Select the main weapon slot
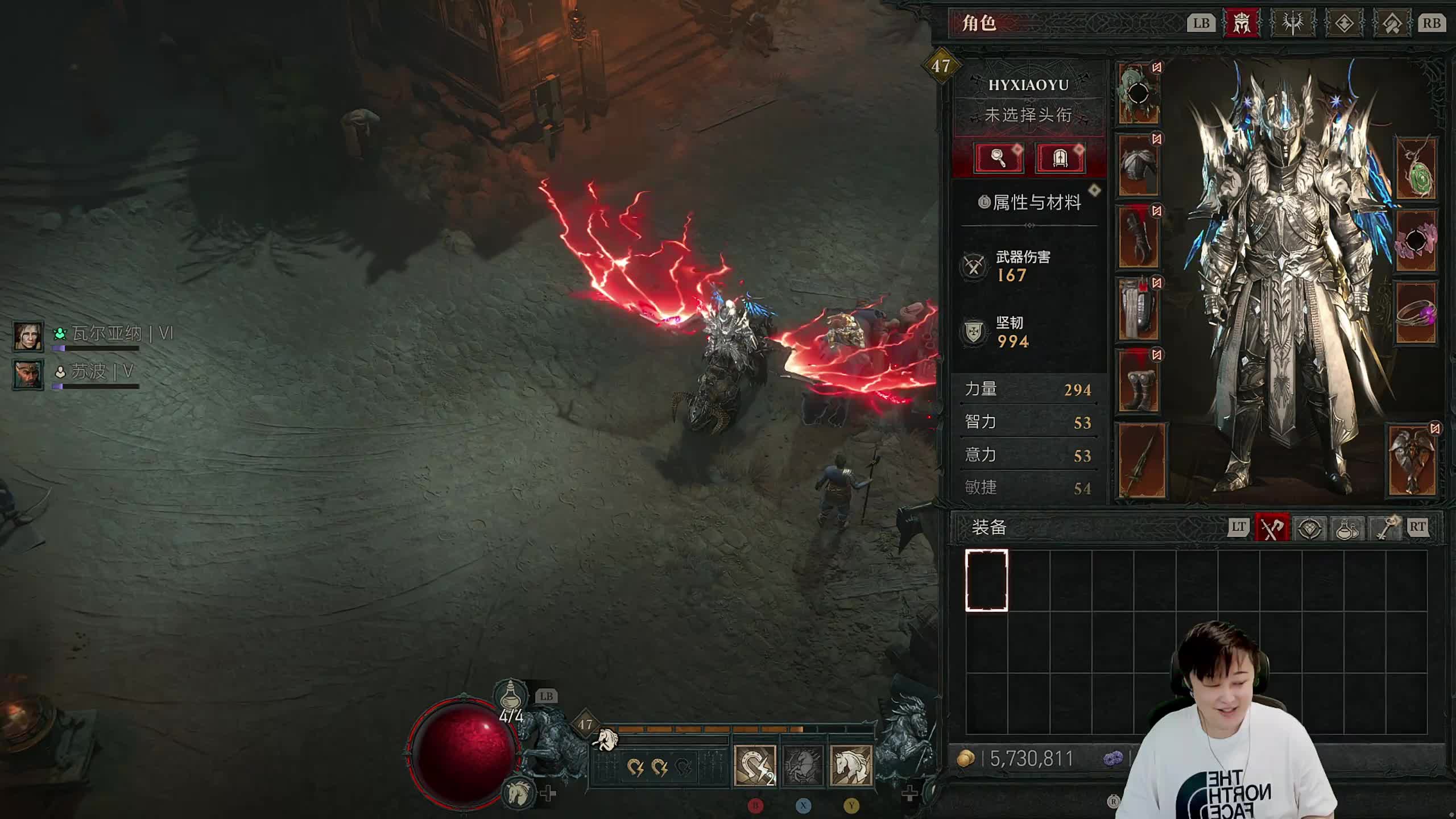 click(1142, 461)
